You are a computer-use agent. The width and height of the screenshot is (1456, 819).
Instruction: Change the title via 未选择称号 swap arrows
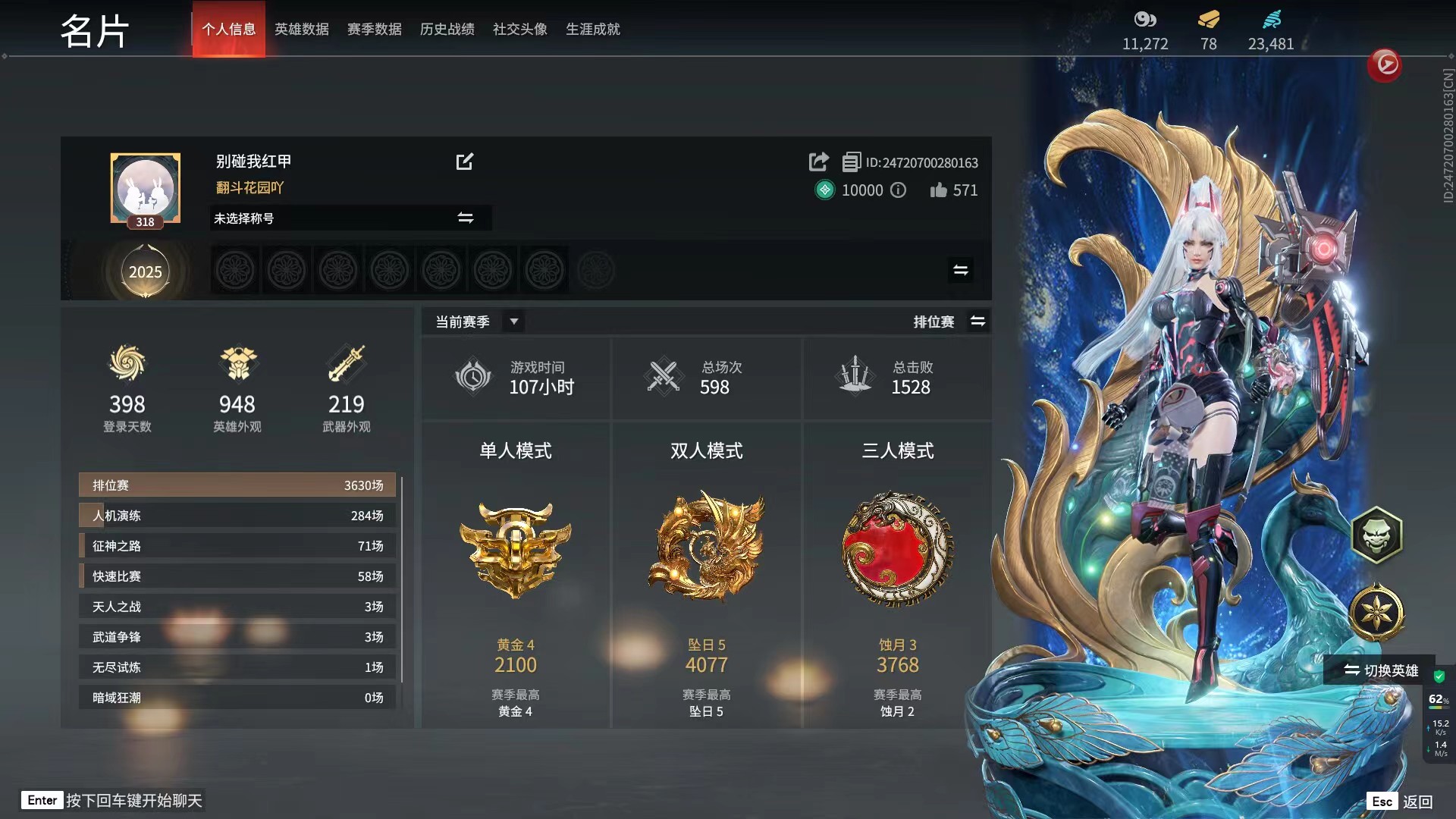pos(465,218)
